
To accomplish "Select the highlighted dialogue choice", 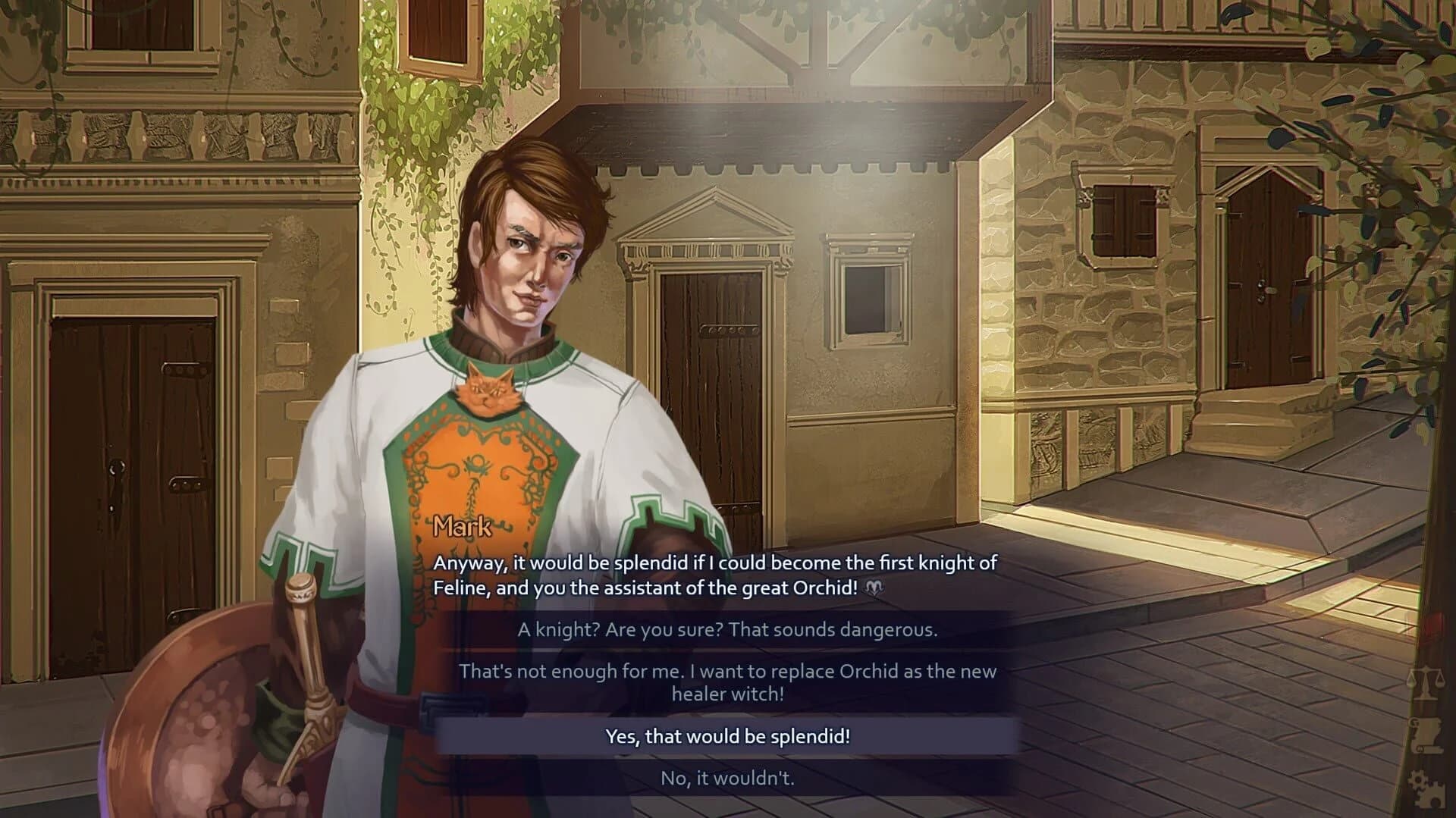I will (730, 734).
